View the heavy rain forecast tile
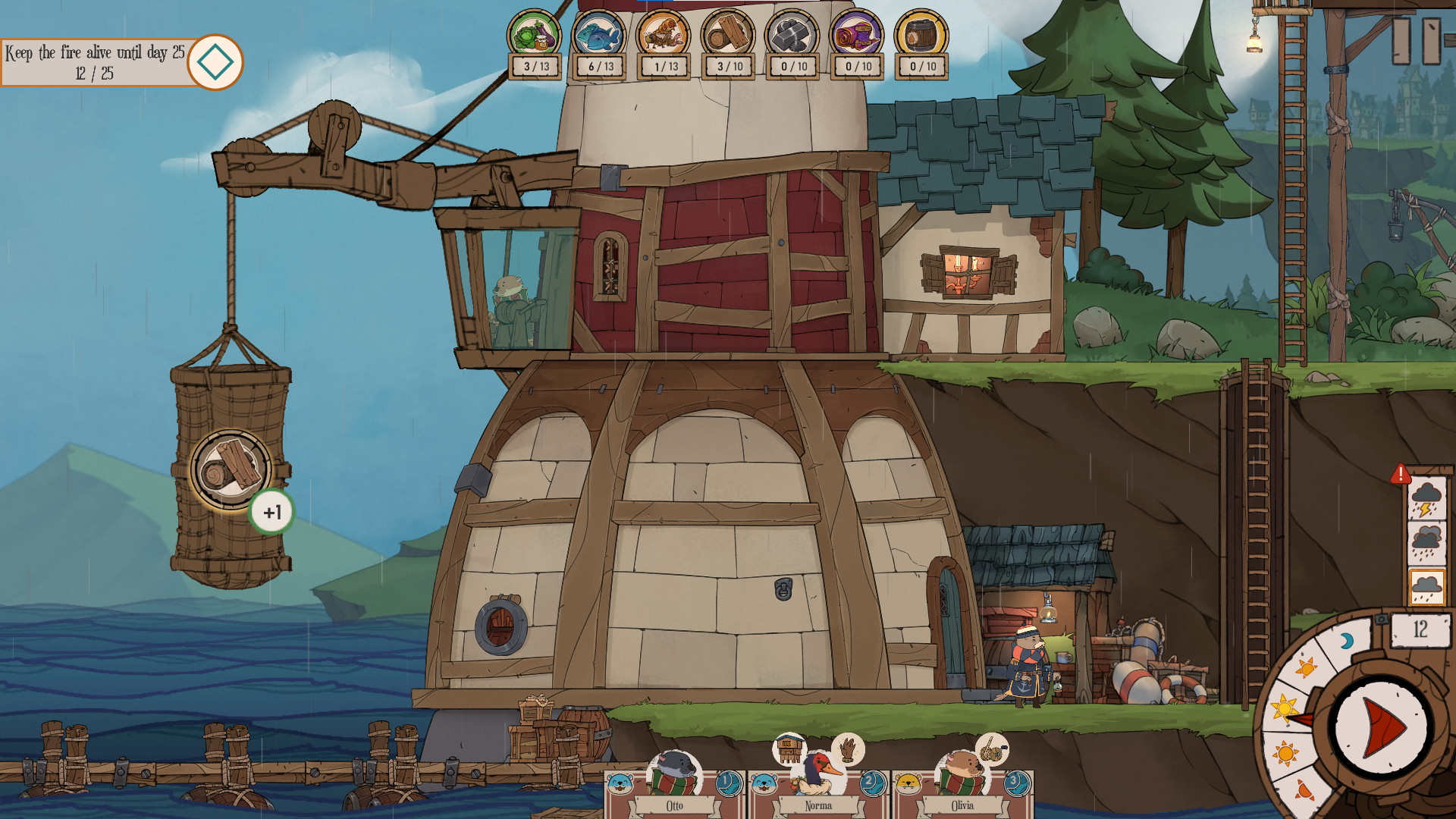 (x=1426, y=543)
